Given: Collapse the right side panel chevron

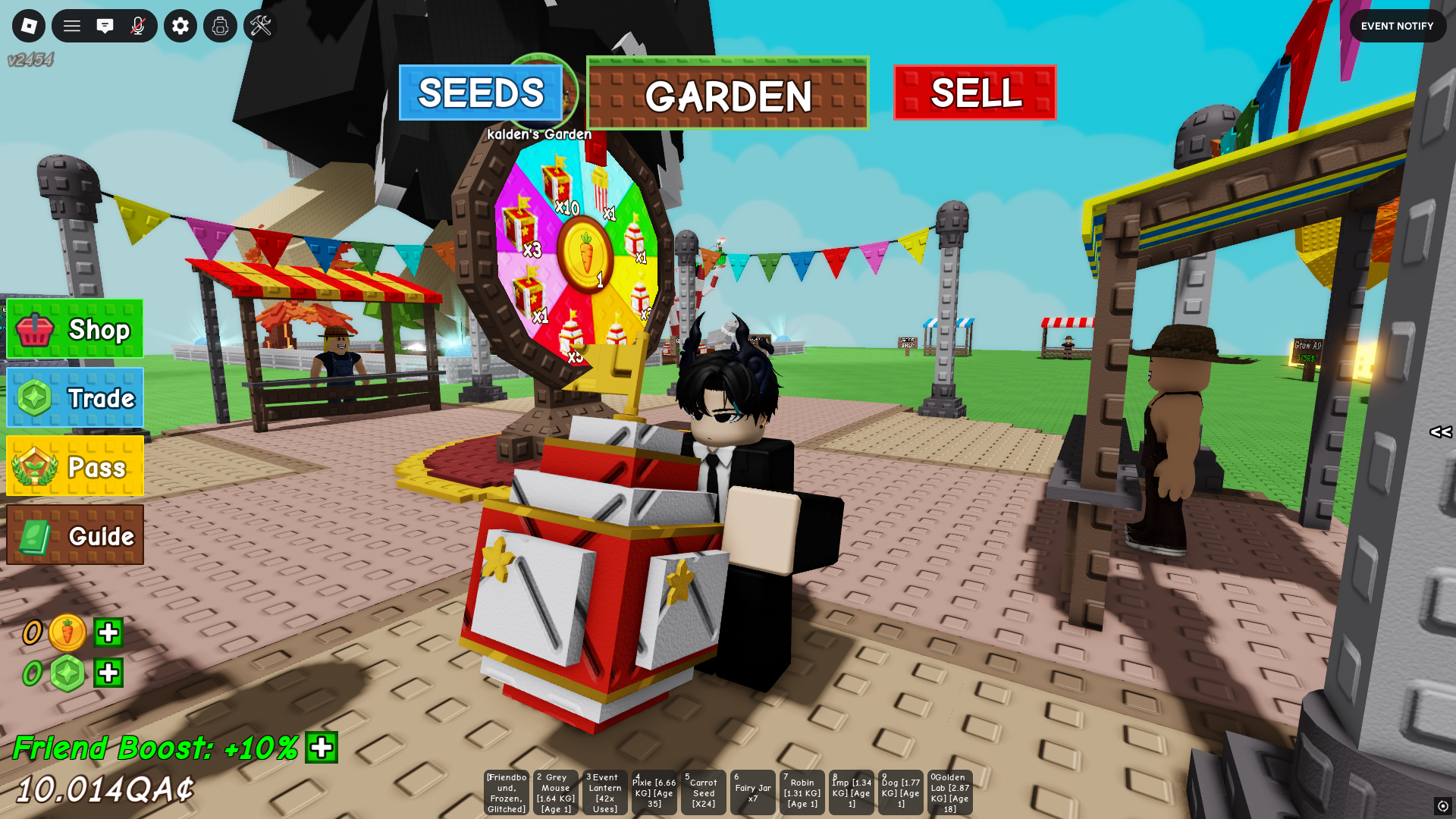Looking at the screenshot, I should click(1440, 433).
